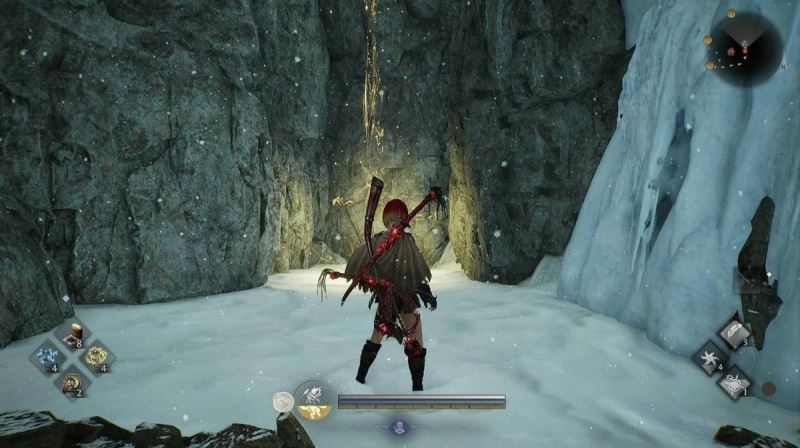The width and height of the screenshot is (800, 448).
Task: Select the small white orb beside the portrait
Action: point(283,402)
